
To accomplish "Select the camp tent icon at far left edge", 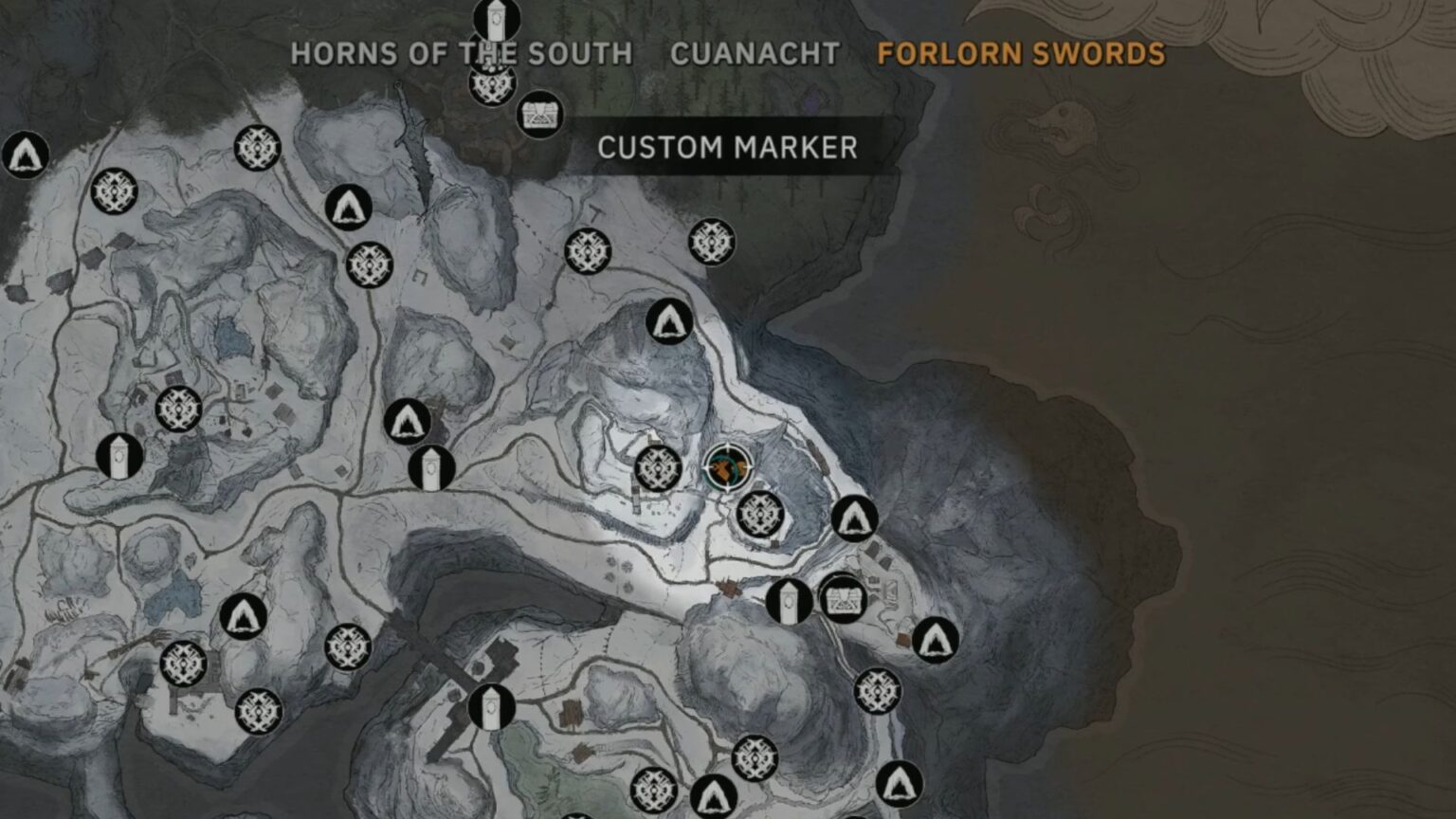I will [26, 155].
